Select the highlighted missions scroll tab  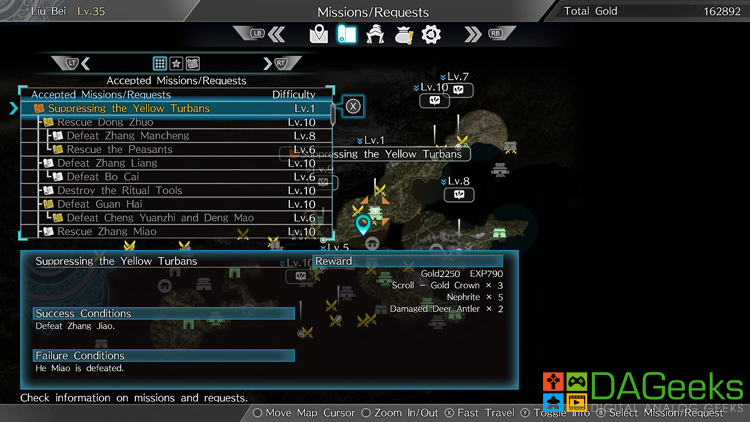click(346, 35)
